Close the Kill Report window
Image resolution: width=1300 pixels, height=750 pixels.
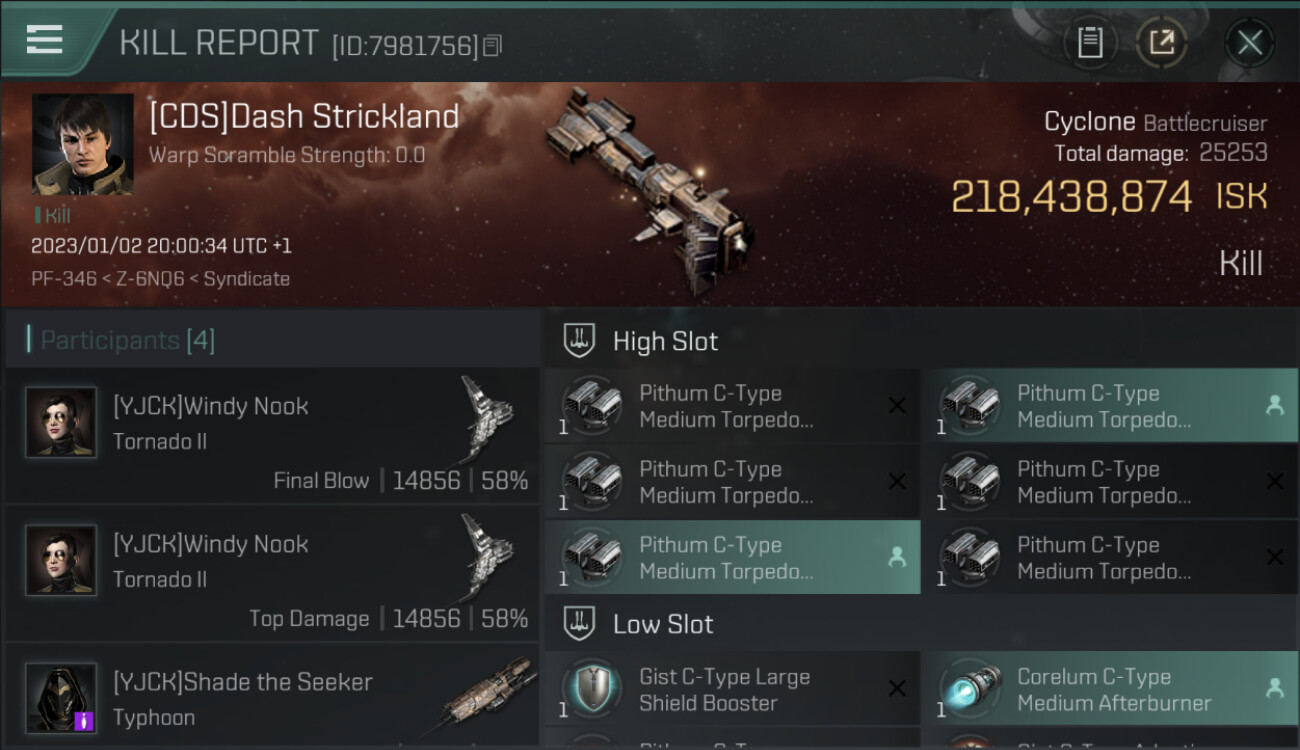coord(1249,42)
